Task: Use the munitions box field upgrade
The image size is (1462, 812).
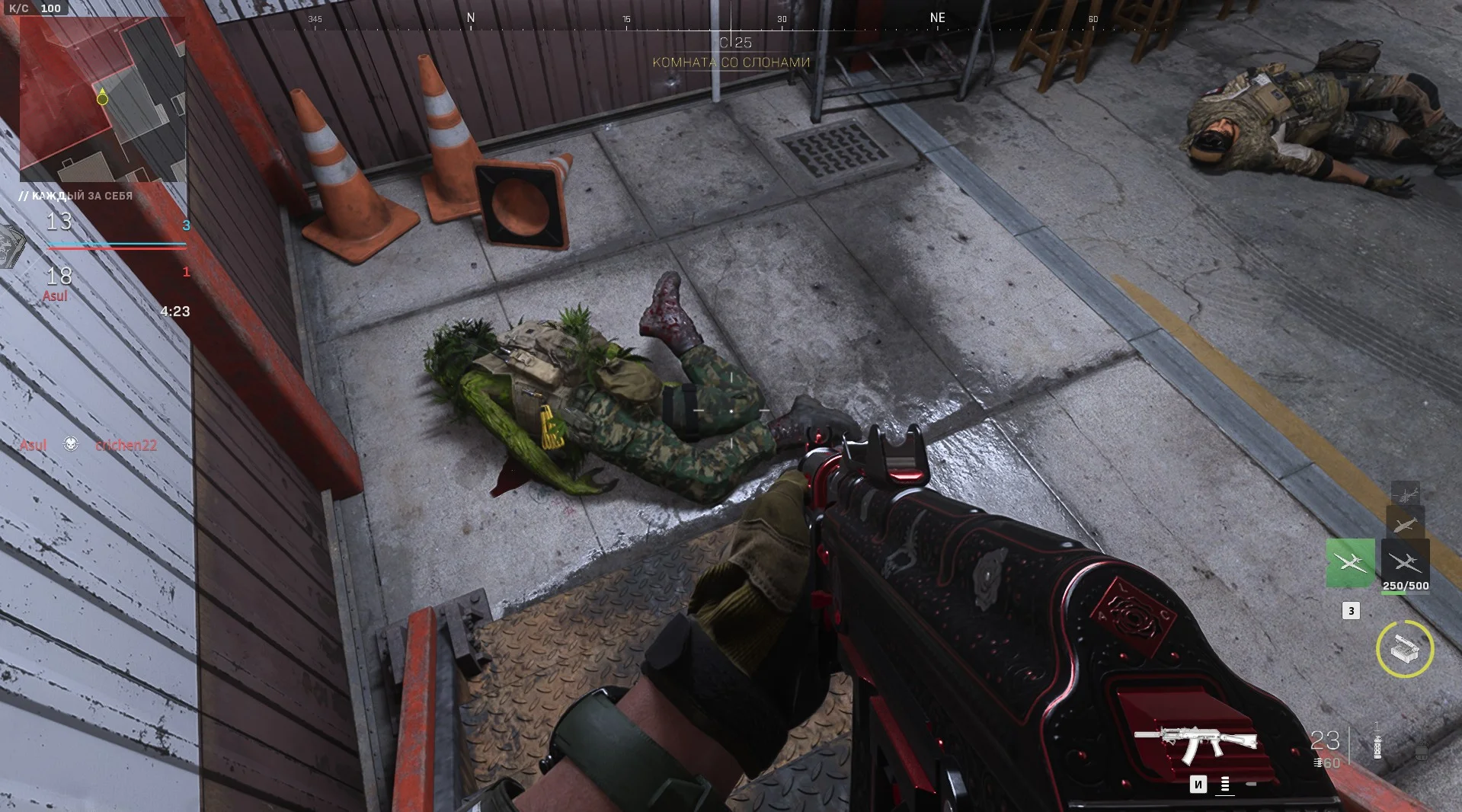Action: pyautogui.click(x=1405, y=649)
